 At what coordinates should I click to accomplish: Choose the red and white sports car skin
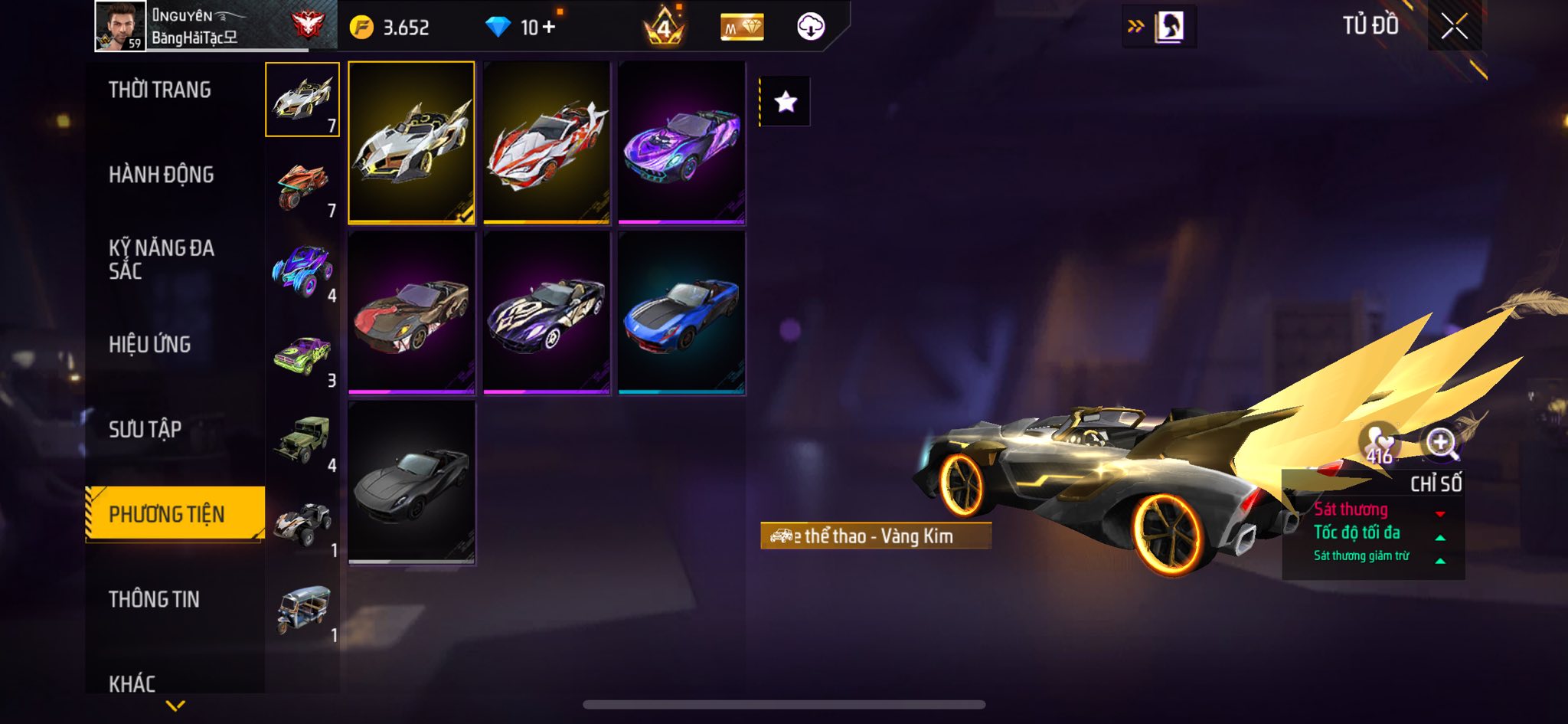tap(547, 143)
